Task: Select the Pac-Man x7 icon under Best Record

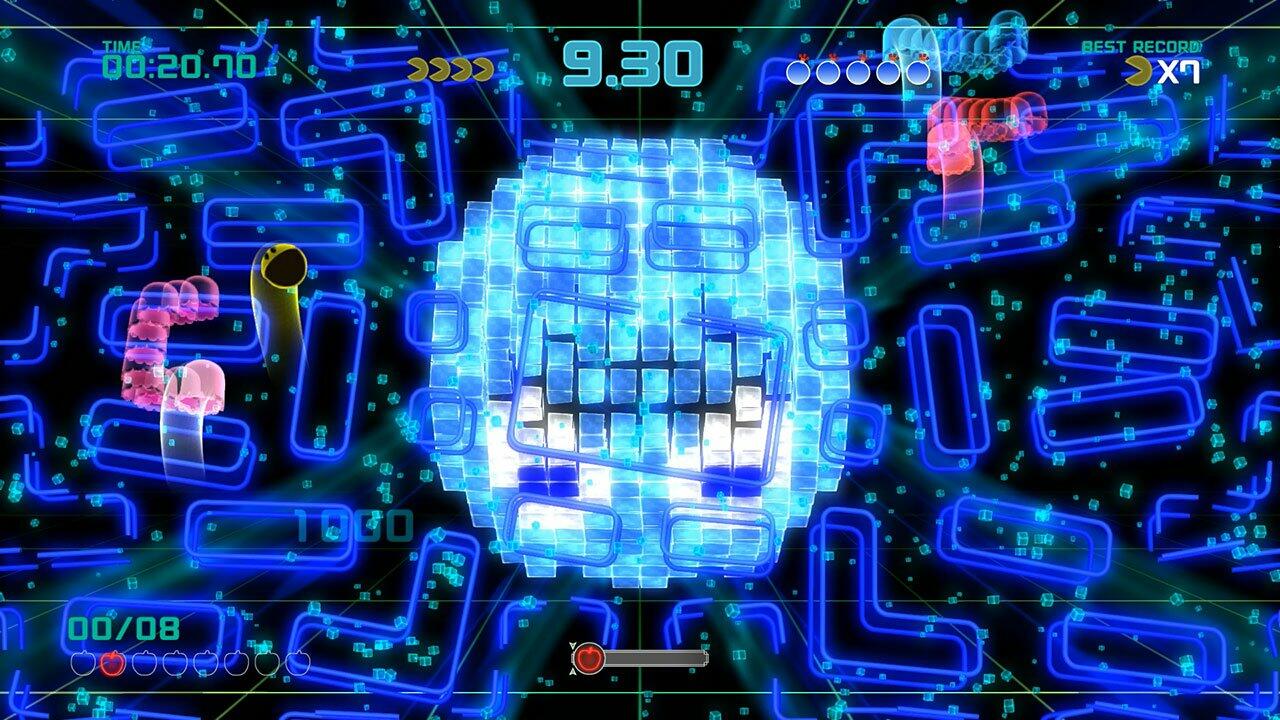Action: (x=1160, y=70)
